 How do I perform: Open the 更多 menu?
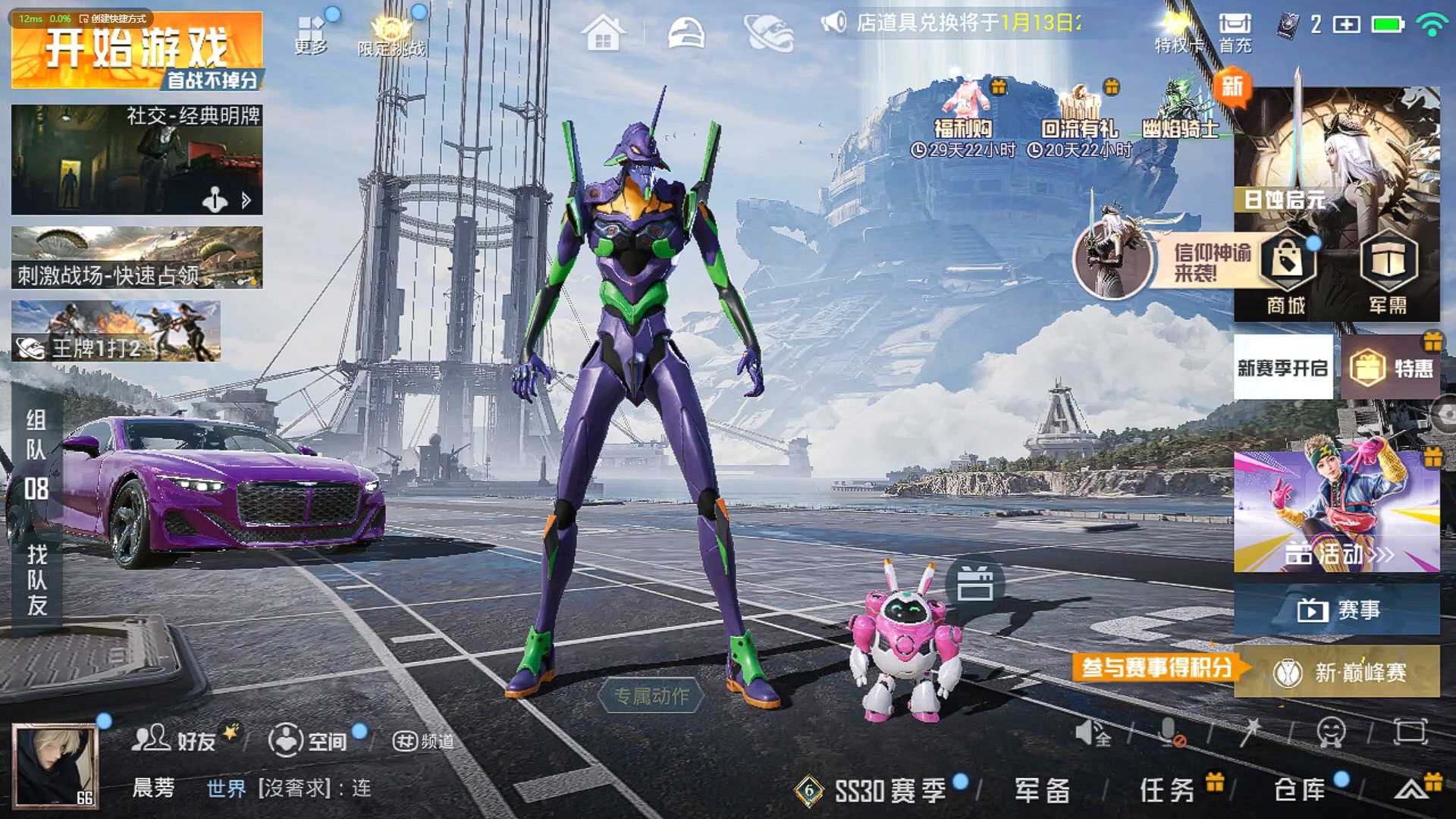coord(311,34)
